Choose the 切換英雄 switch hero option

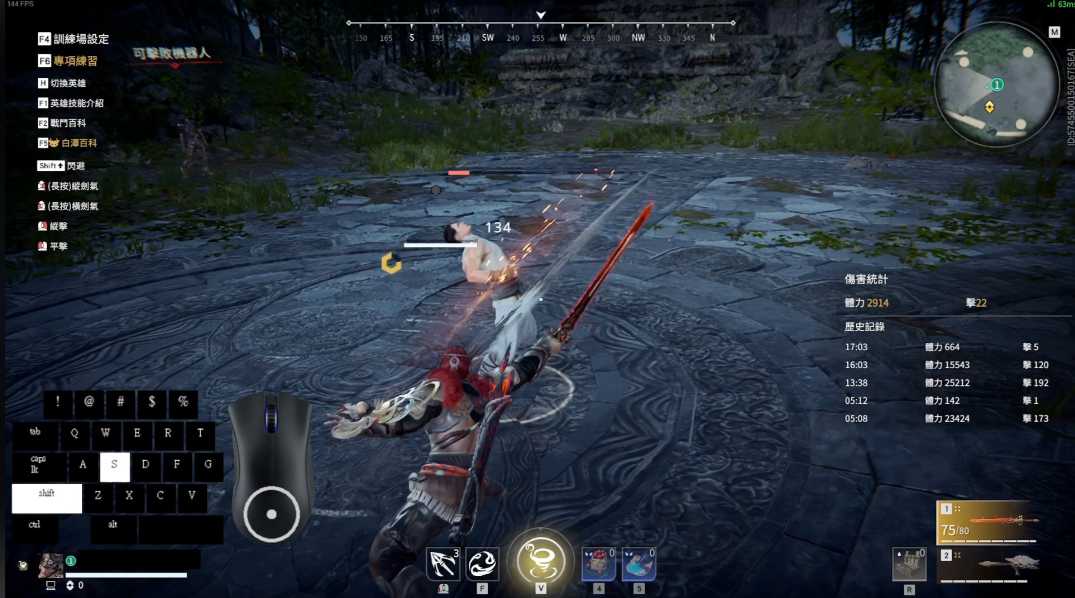point(67,83)
